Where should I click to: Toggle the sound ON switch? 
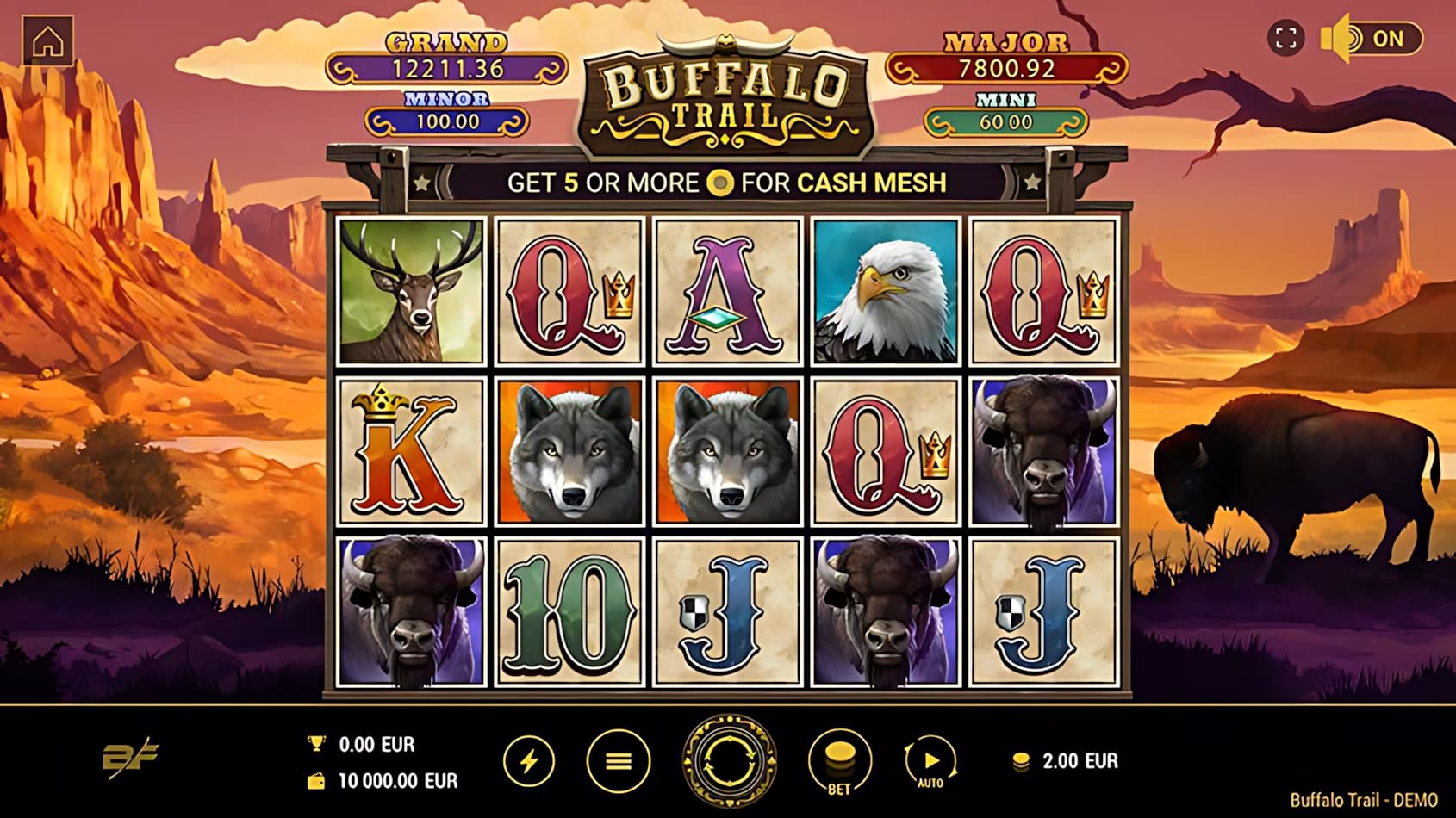tap(1387, 36)
